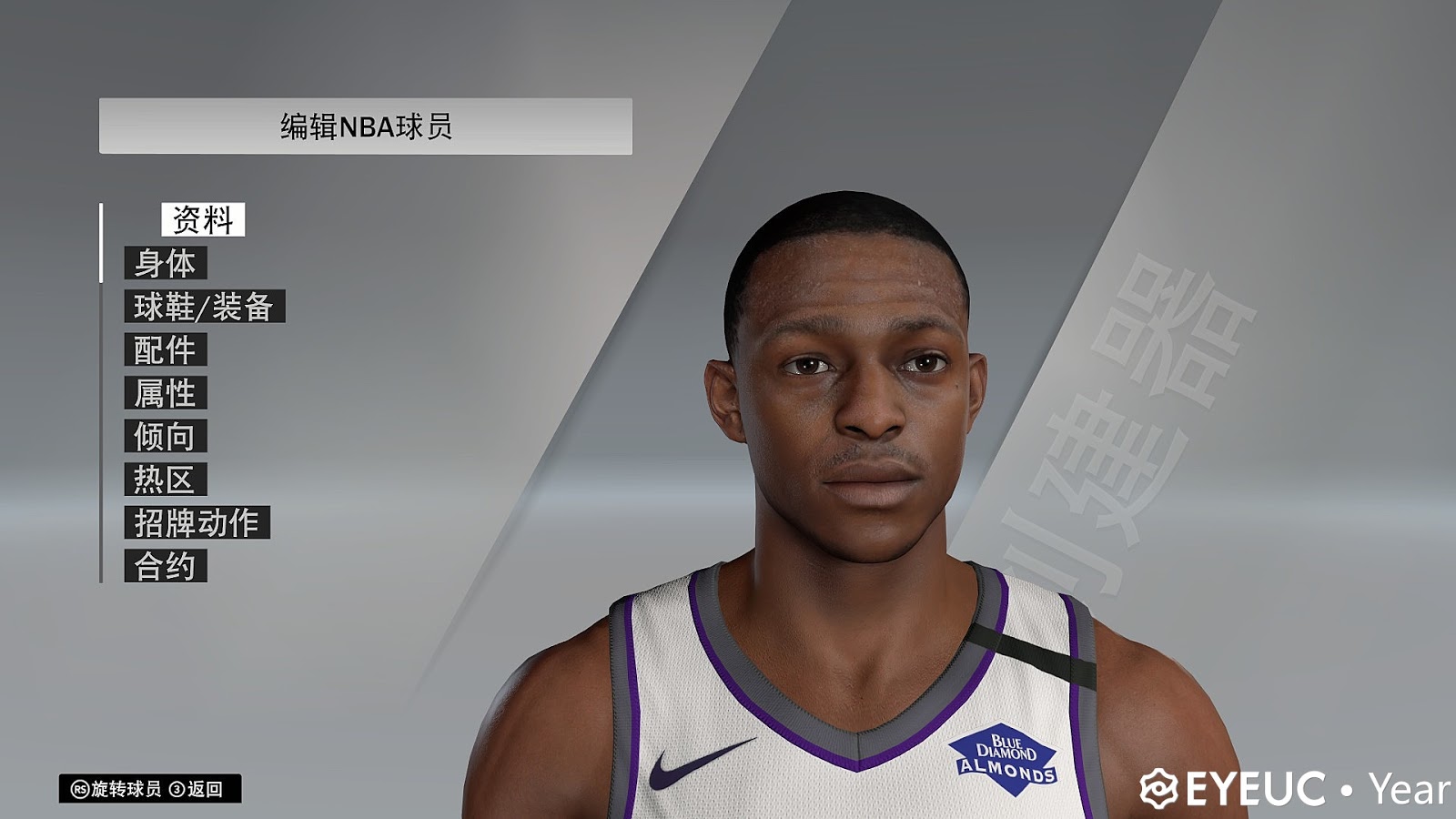Select the 身体 (Body) editing icon entry
The image size is (1456, 819).
pyautogui.click(x=168, y=265)
